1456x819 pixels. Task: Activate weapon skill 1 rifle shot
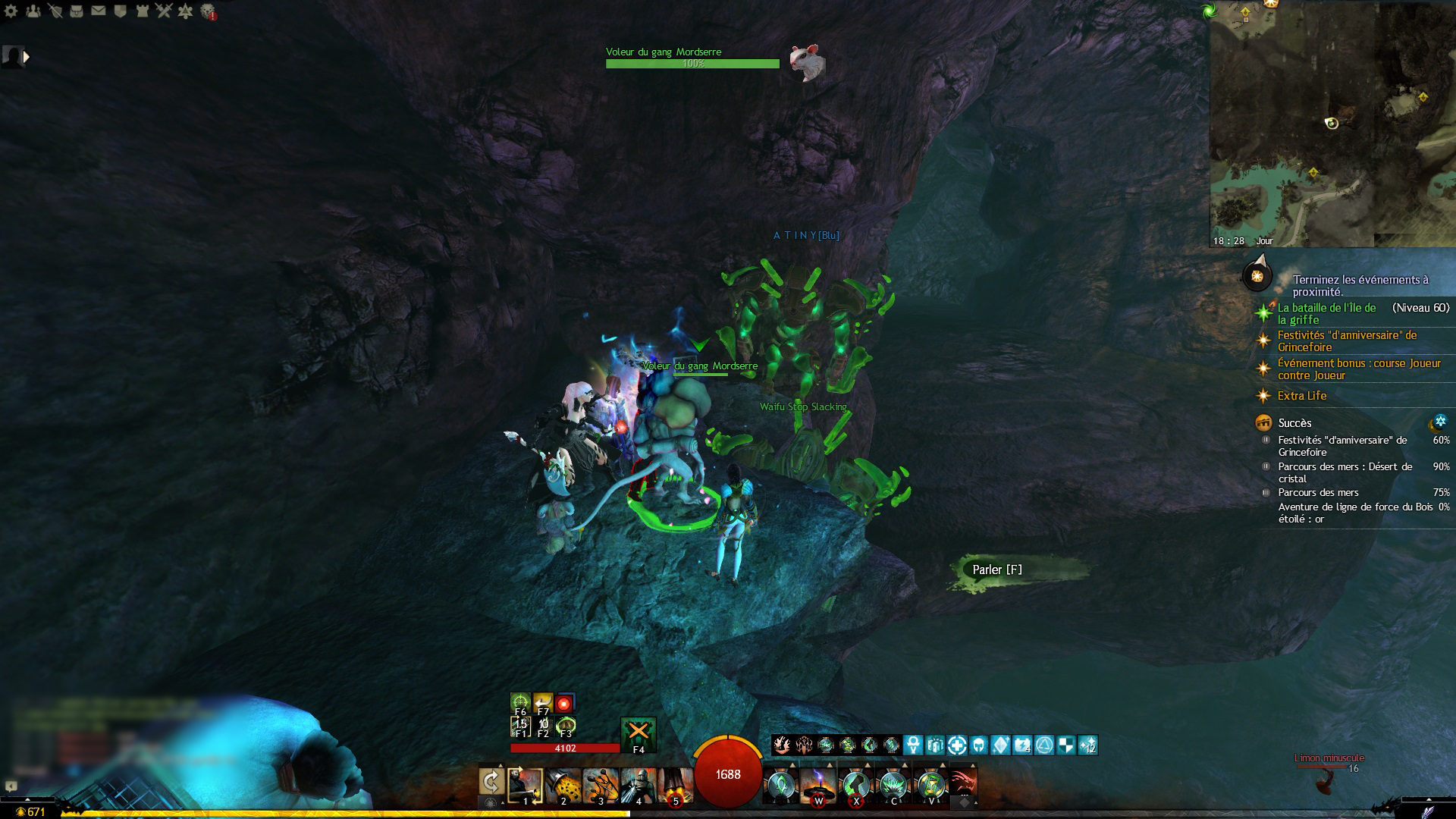coord(526,785)
